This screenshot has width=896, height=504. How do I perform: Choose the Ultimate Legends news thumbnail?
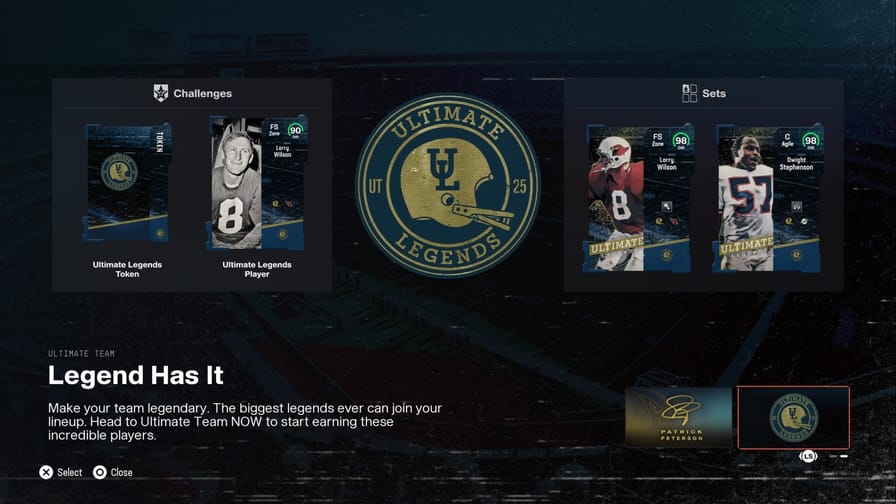(793, 417)
